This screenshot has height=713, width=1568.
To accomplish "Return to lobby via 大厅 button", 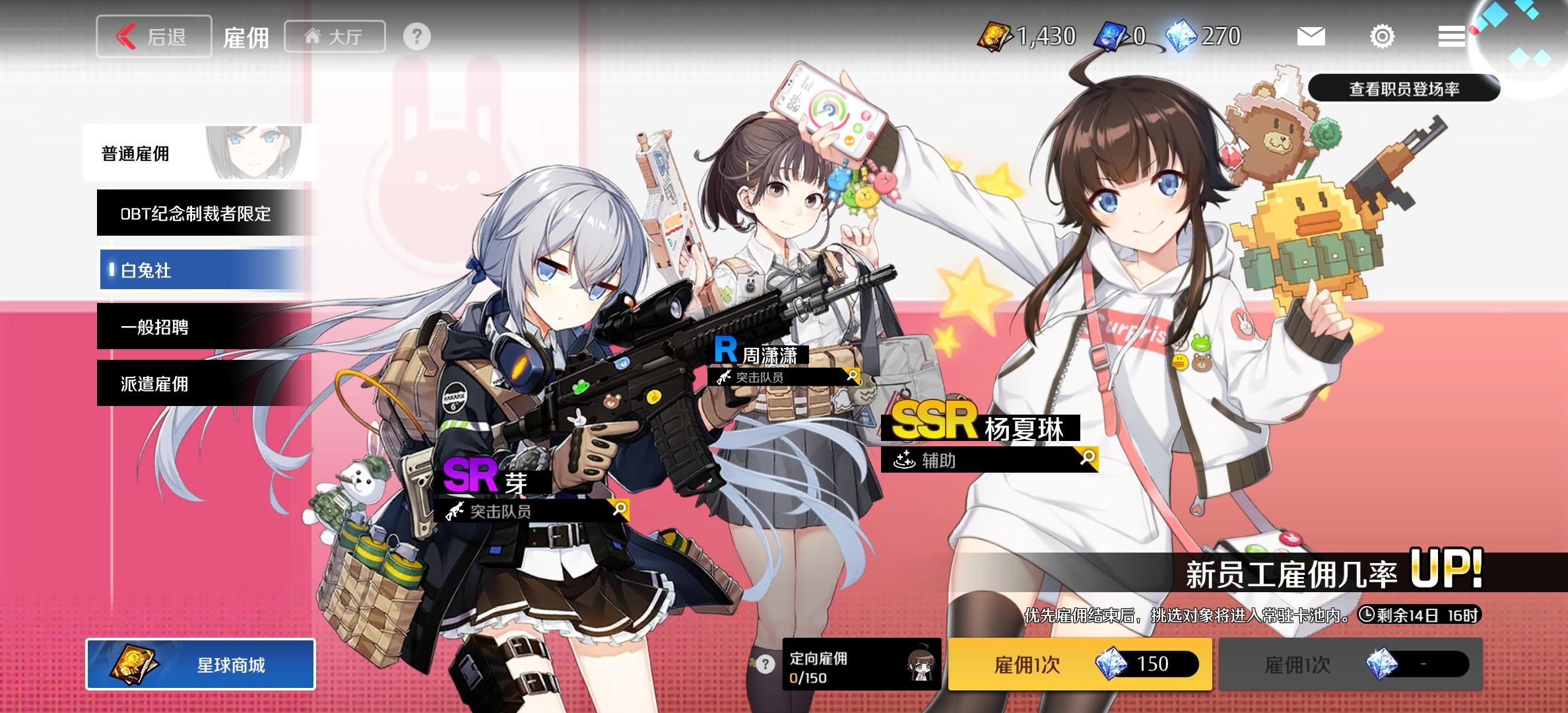I will (335, 36).
